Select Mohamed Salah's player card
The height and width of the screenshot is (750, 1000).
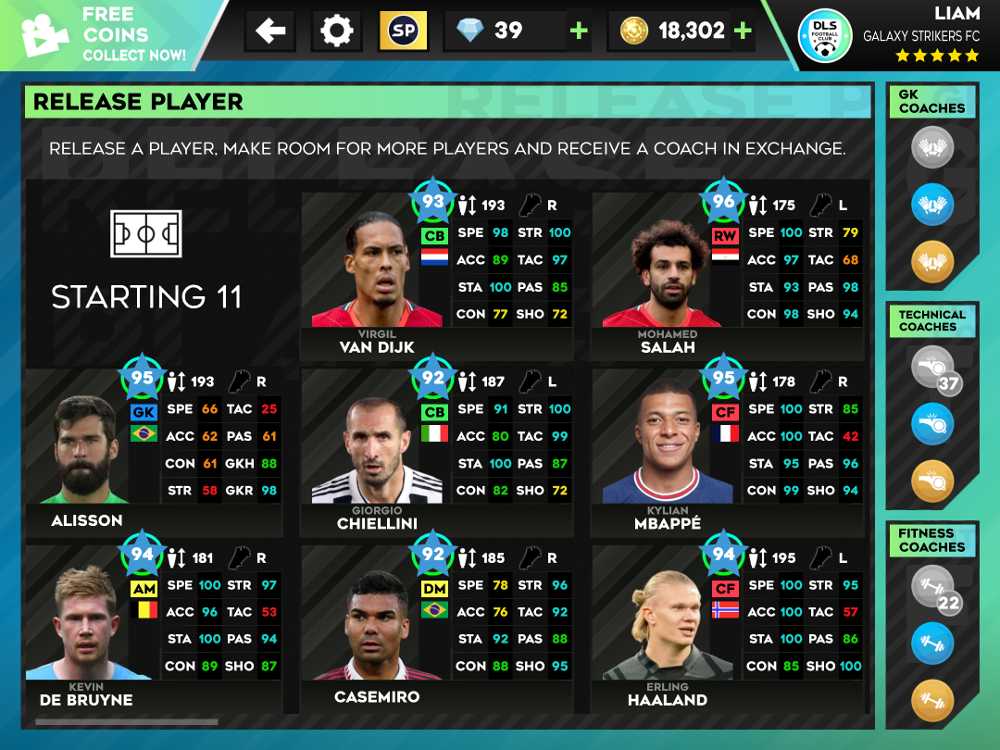(x=727, y=270)
